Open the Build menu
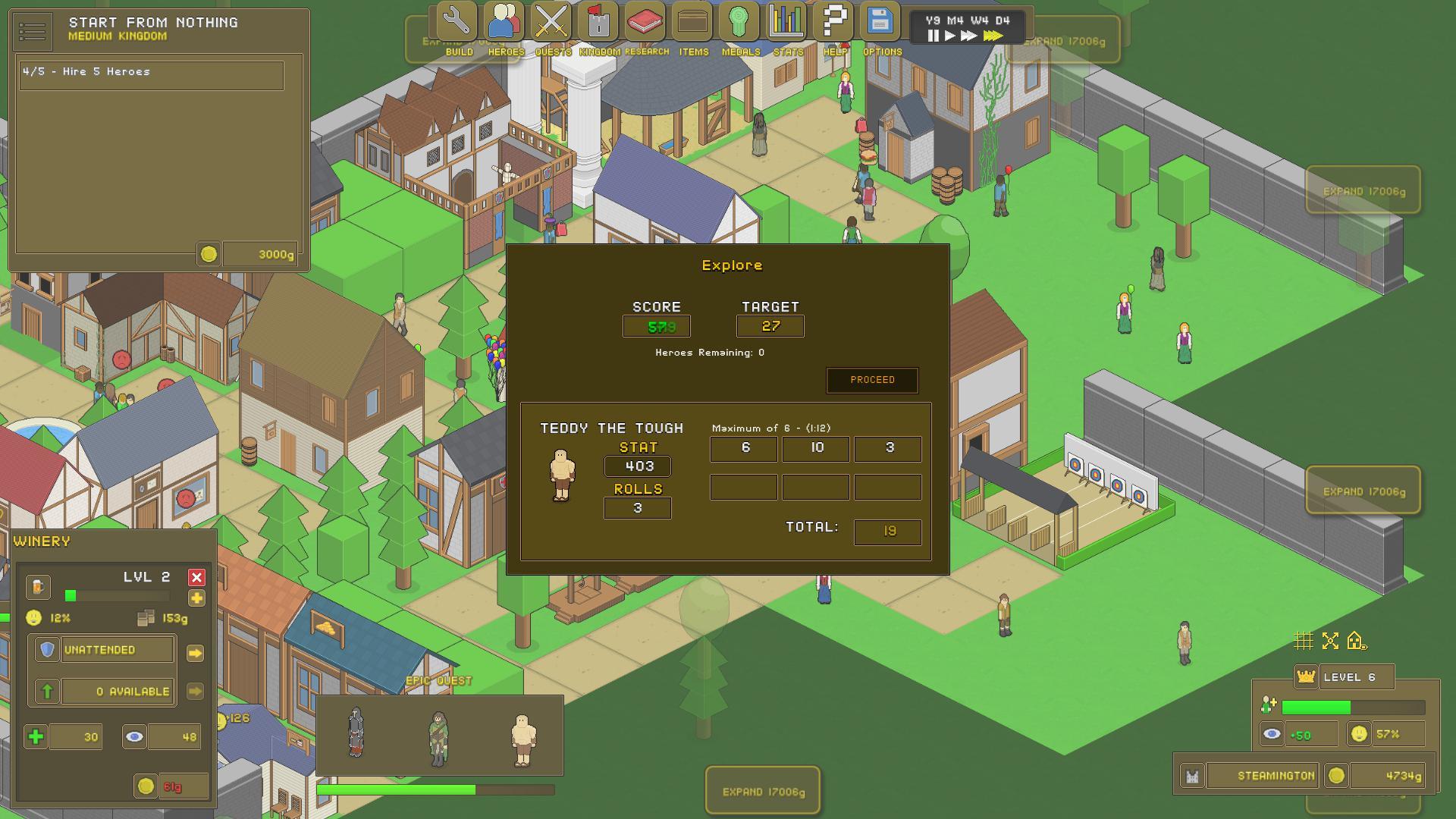Screen dimensions: 1456x819 click(456, 23)
